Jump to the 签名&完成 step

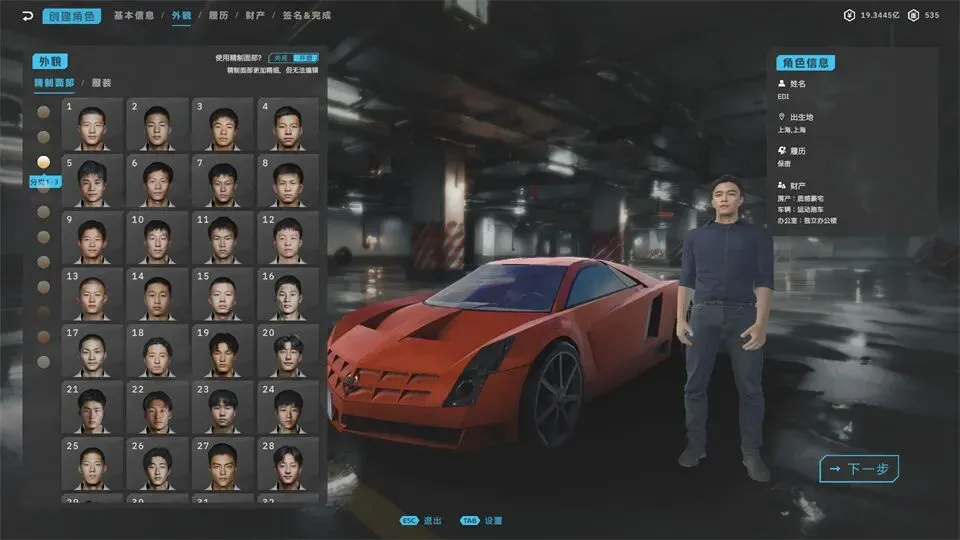tap(306, 16)
